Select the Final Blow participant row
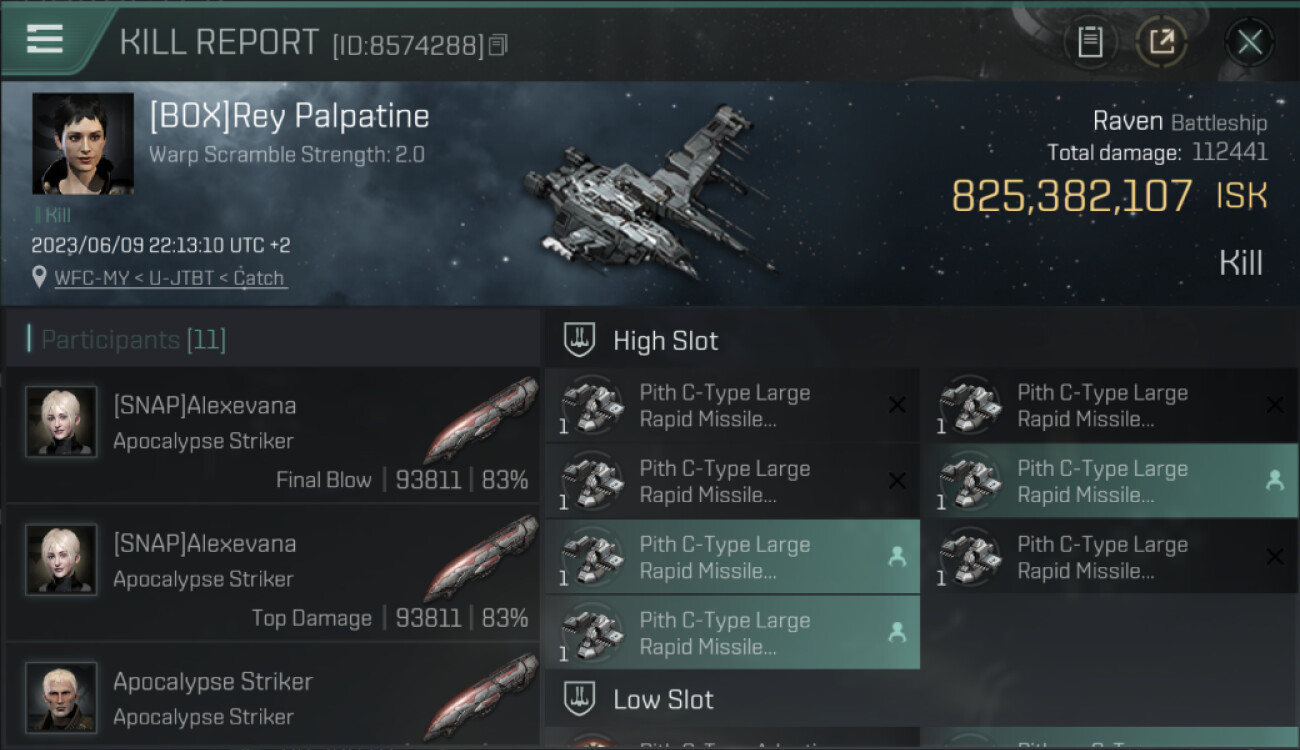This screenshot has width=1300, height=750. [273, 435]
